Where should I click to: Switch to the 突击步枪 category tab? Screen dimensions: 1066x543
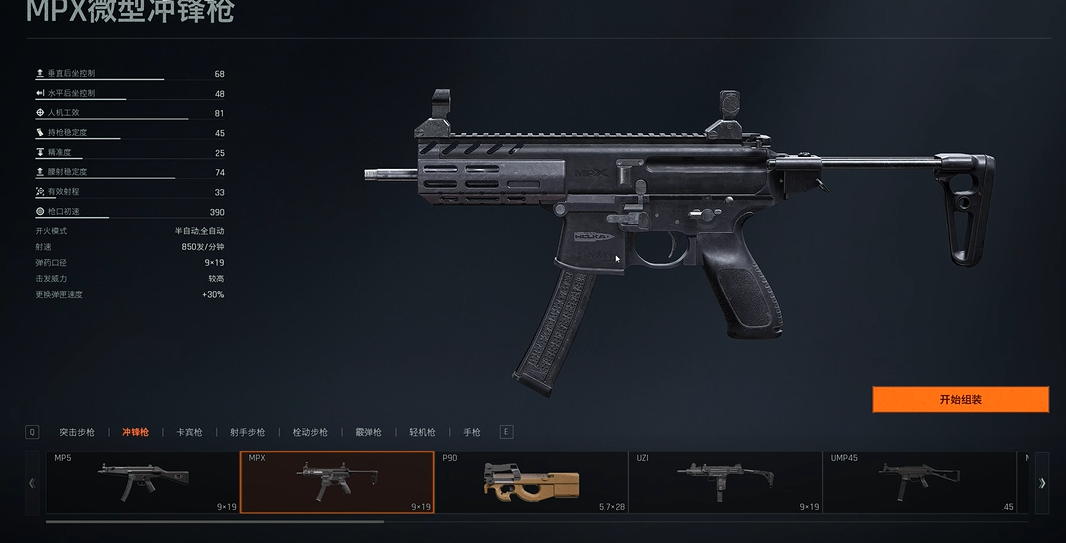click(x=77, y=433)
